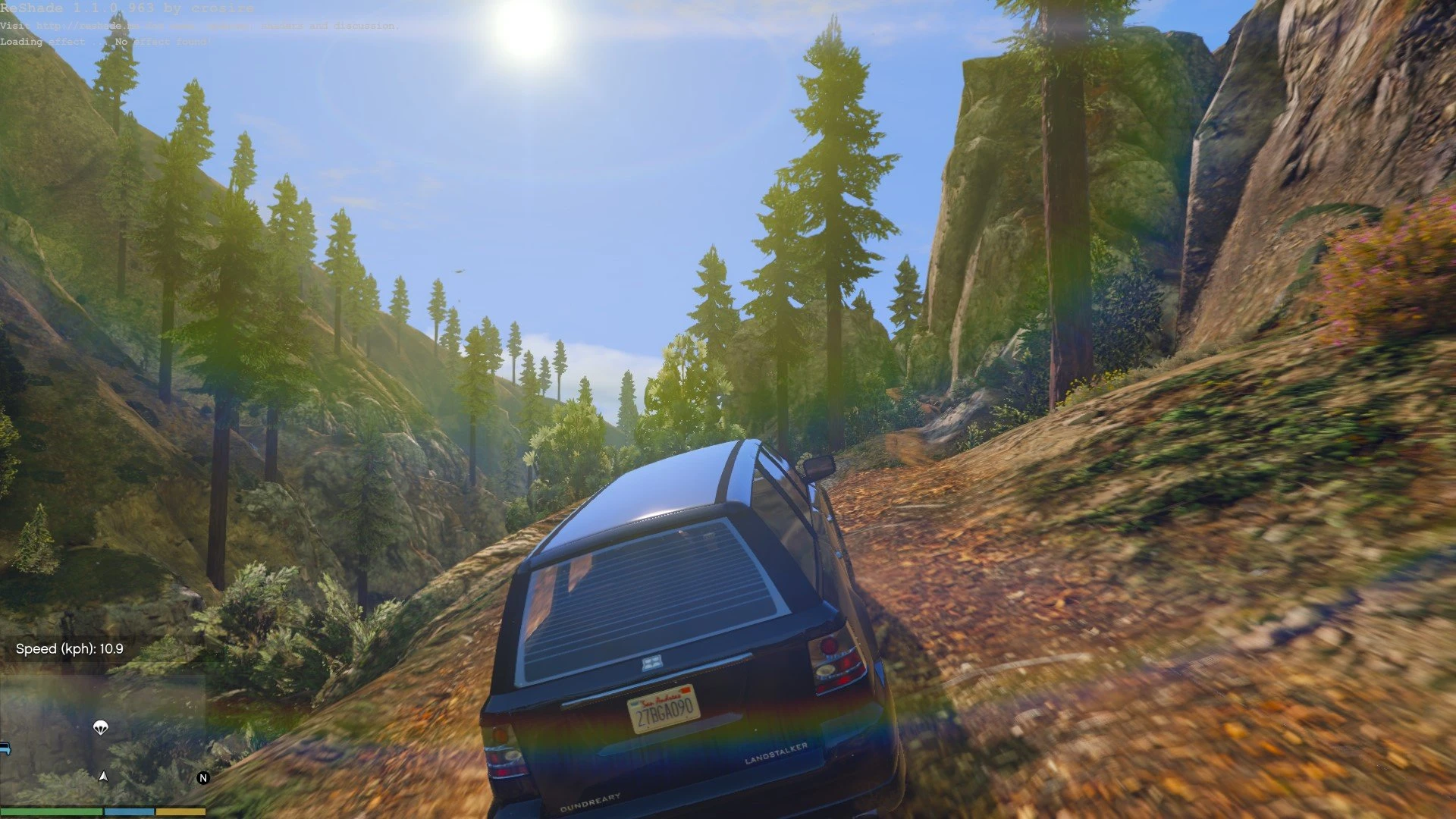Select the north 'N' indicator on the minimap
Viewport: 1456px width, 819px height.
pos(203,777)
